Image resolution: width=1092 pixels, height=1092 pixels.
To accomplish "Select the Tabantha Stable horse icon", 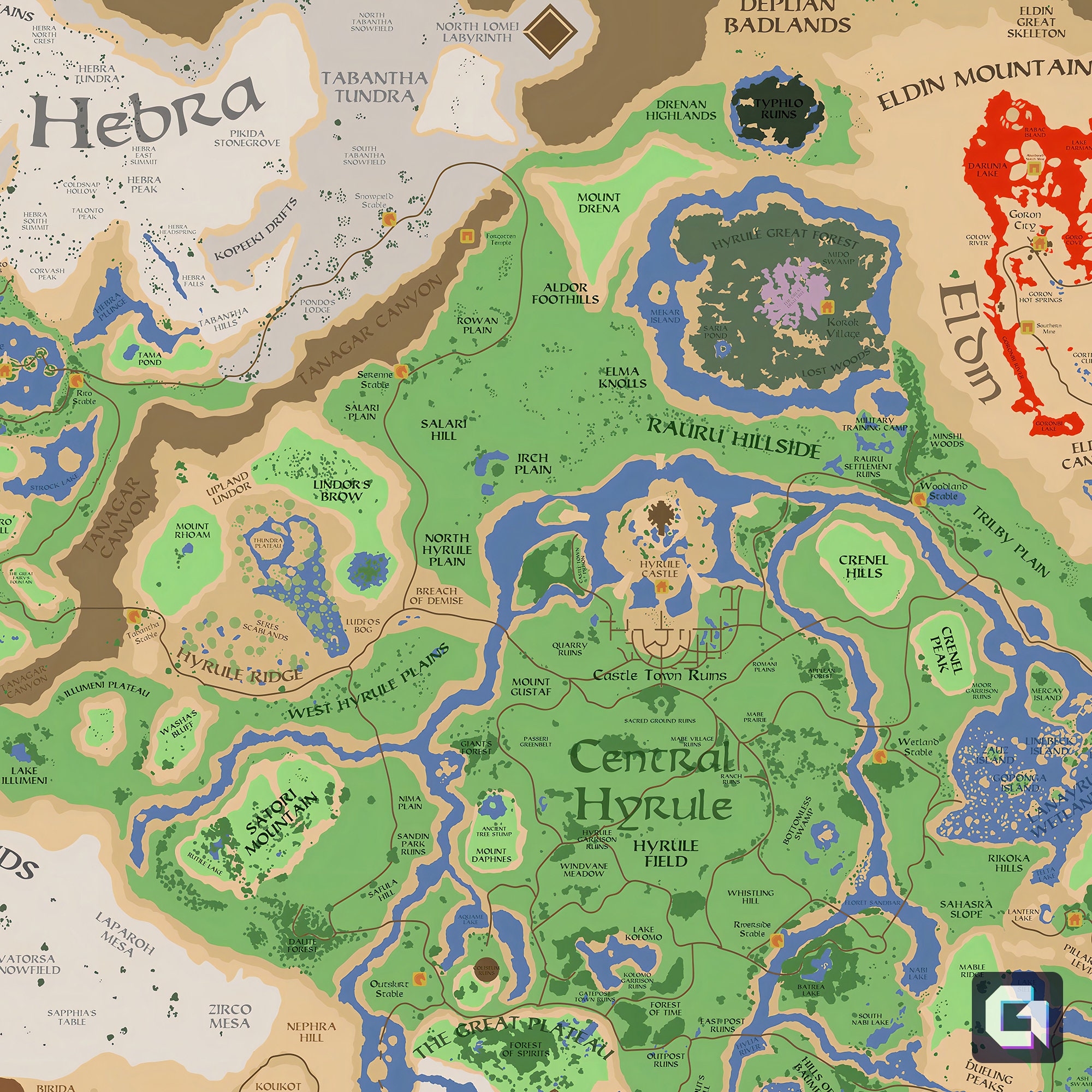I will [x=134, y=615].
